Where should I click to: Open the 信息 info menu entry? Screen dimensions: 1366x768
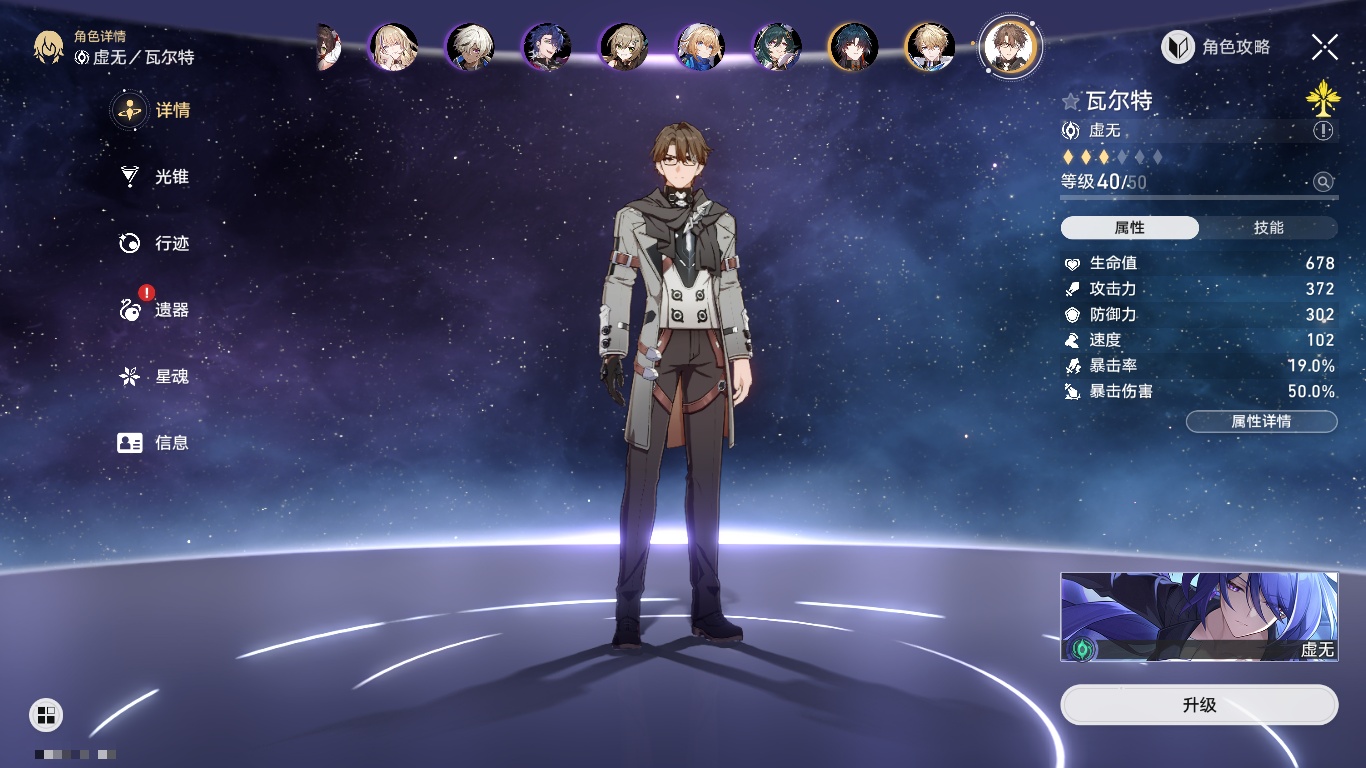pyautogui.click(x=155, y=442)
